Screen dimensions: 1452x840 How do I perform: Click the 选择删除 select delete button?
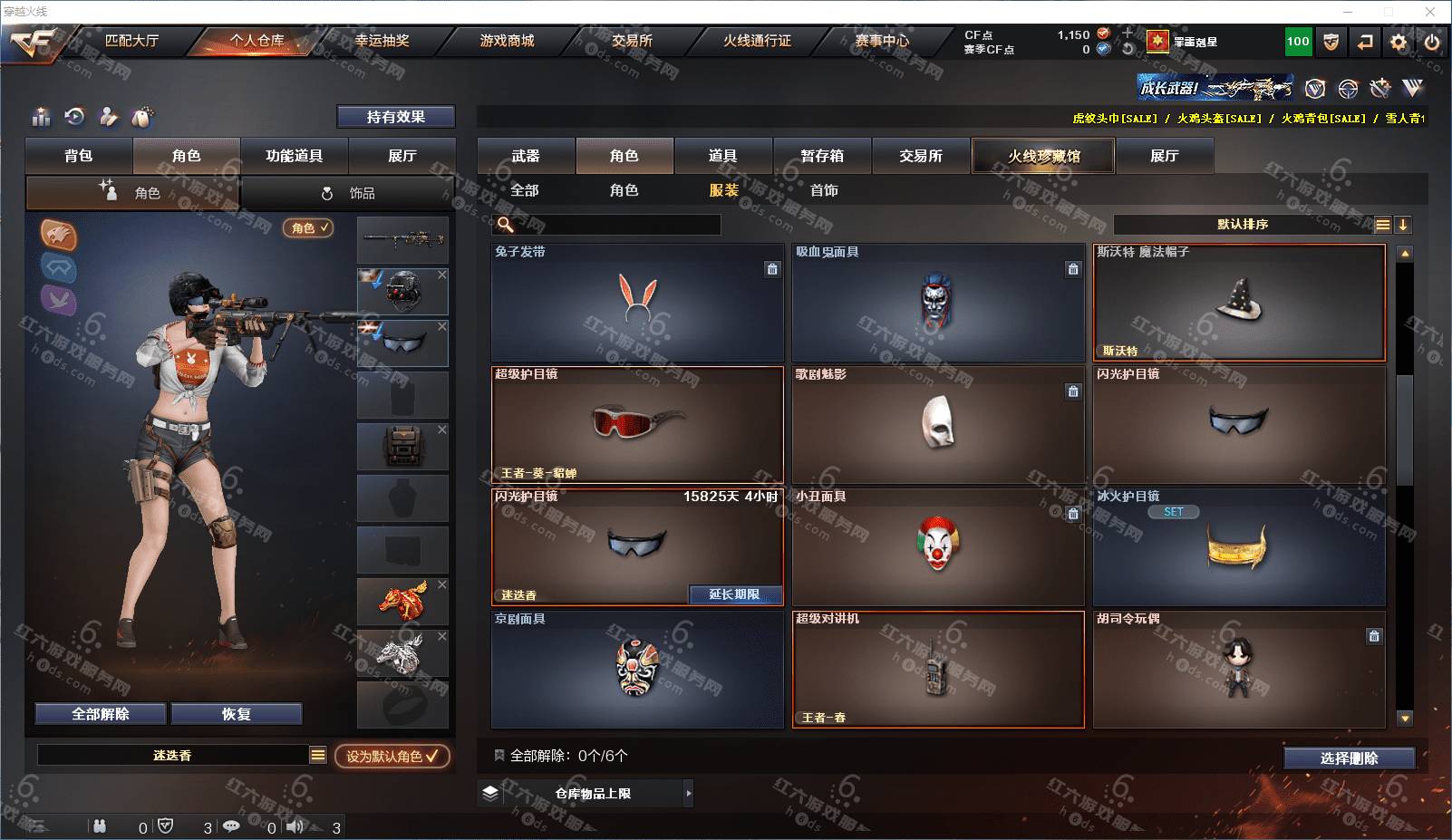[x=1349, y=758]
